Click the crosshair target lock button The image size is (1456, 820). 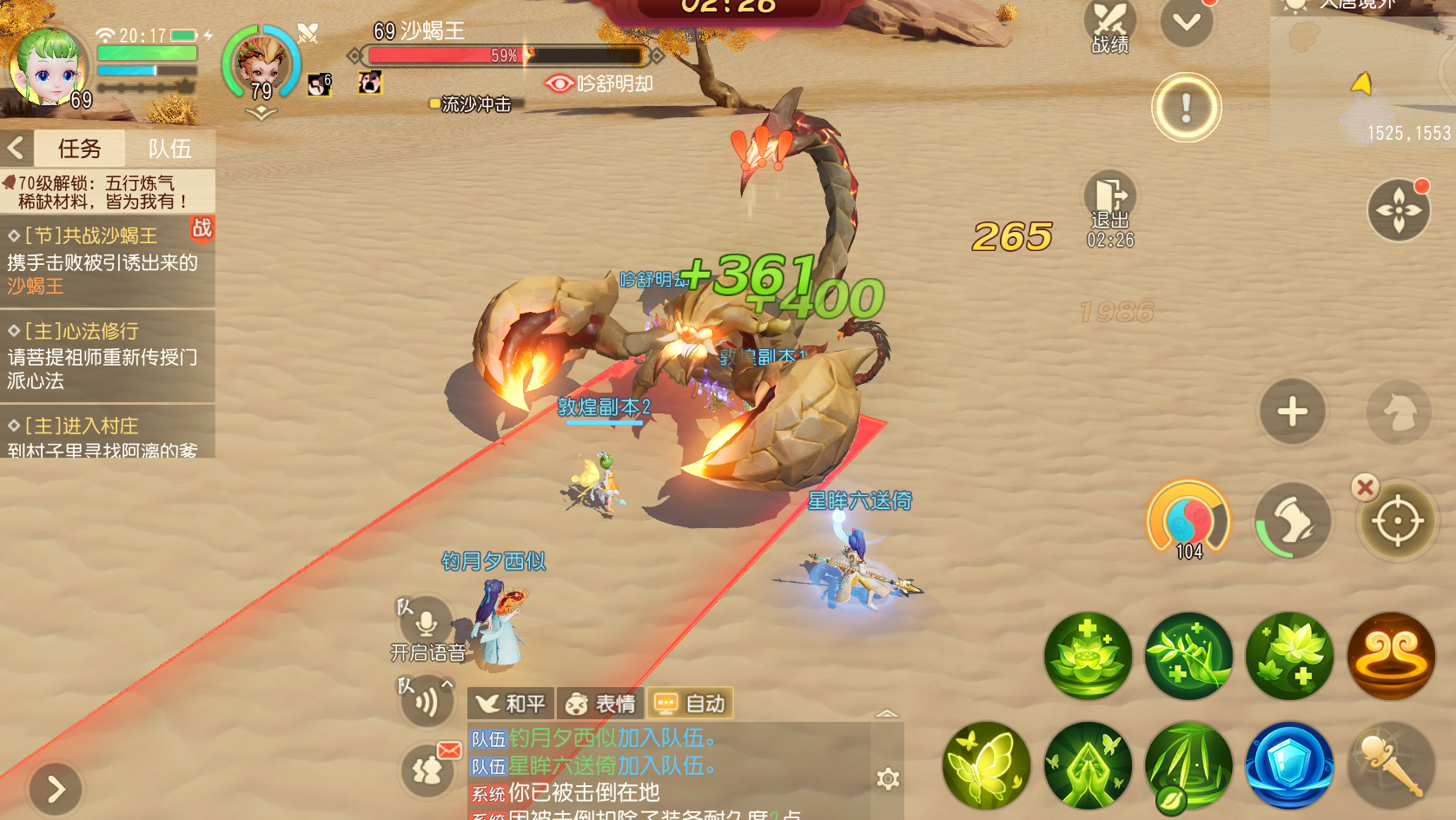click(x=1397, y=521)
